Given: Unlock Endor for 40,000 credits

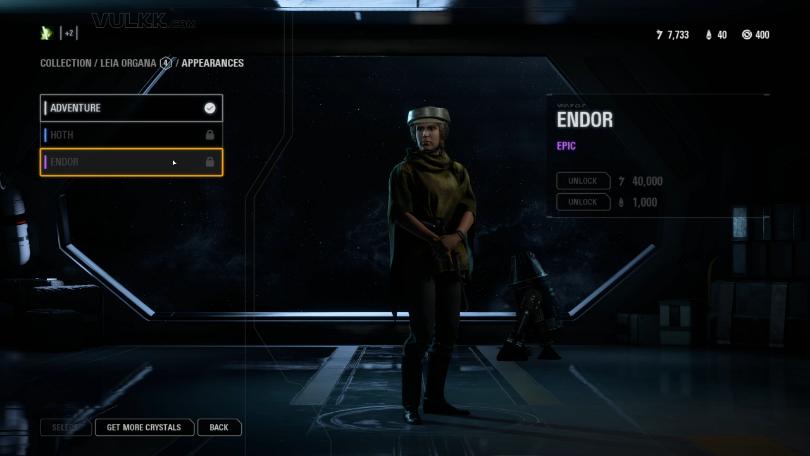Looking at the screenshot, I should 583,181.
